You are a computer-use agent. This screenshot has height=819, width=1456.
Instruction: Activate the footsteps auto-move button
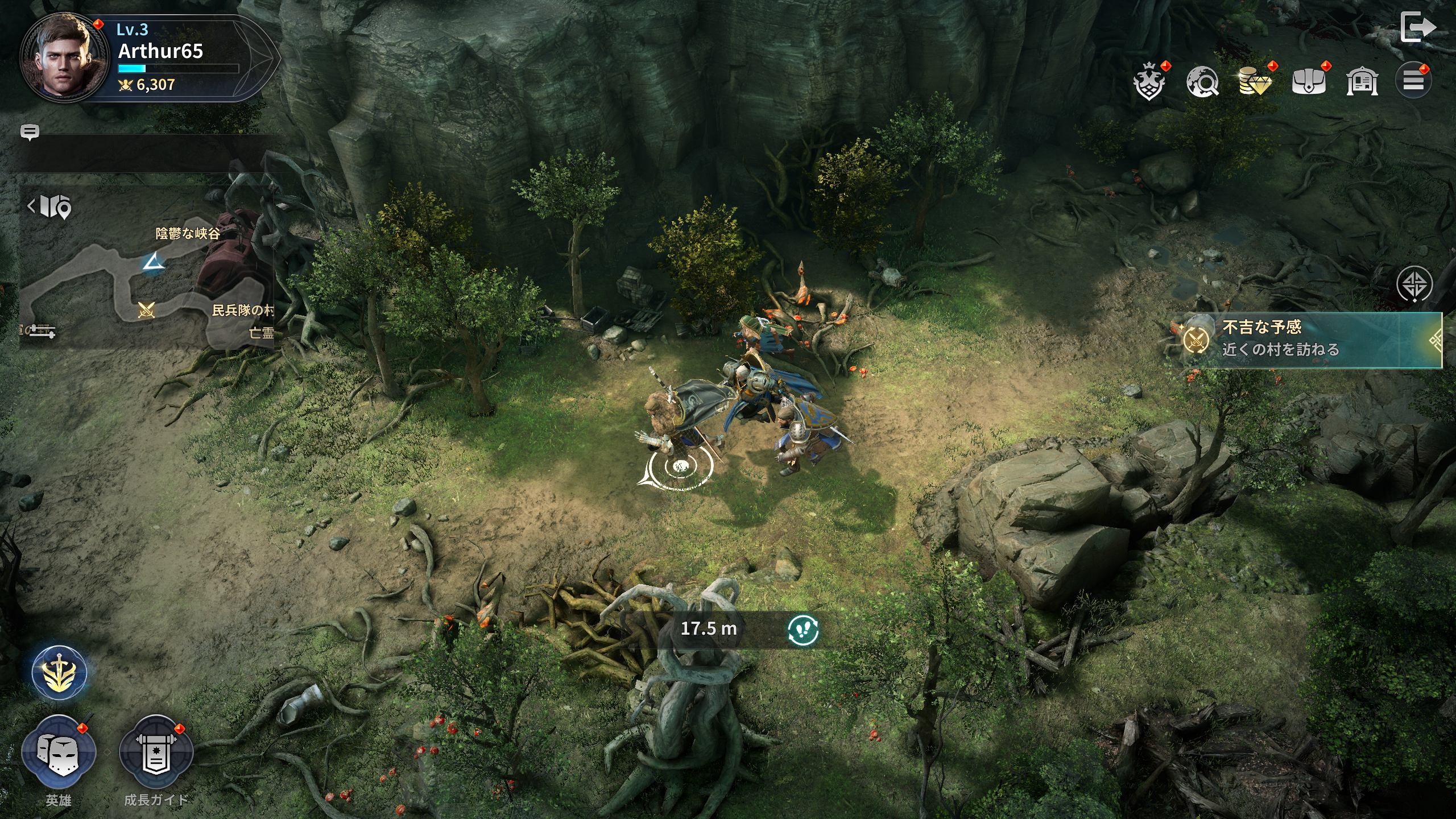click(803, 630)
